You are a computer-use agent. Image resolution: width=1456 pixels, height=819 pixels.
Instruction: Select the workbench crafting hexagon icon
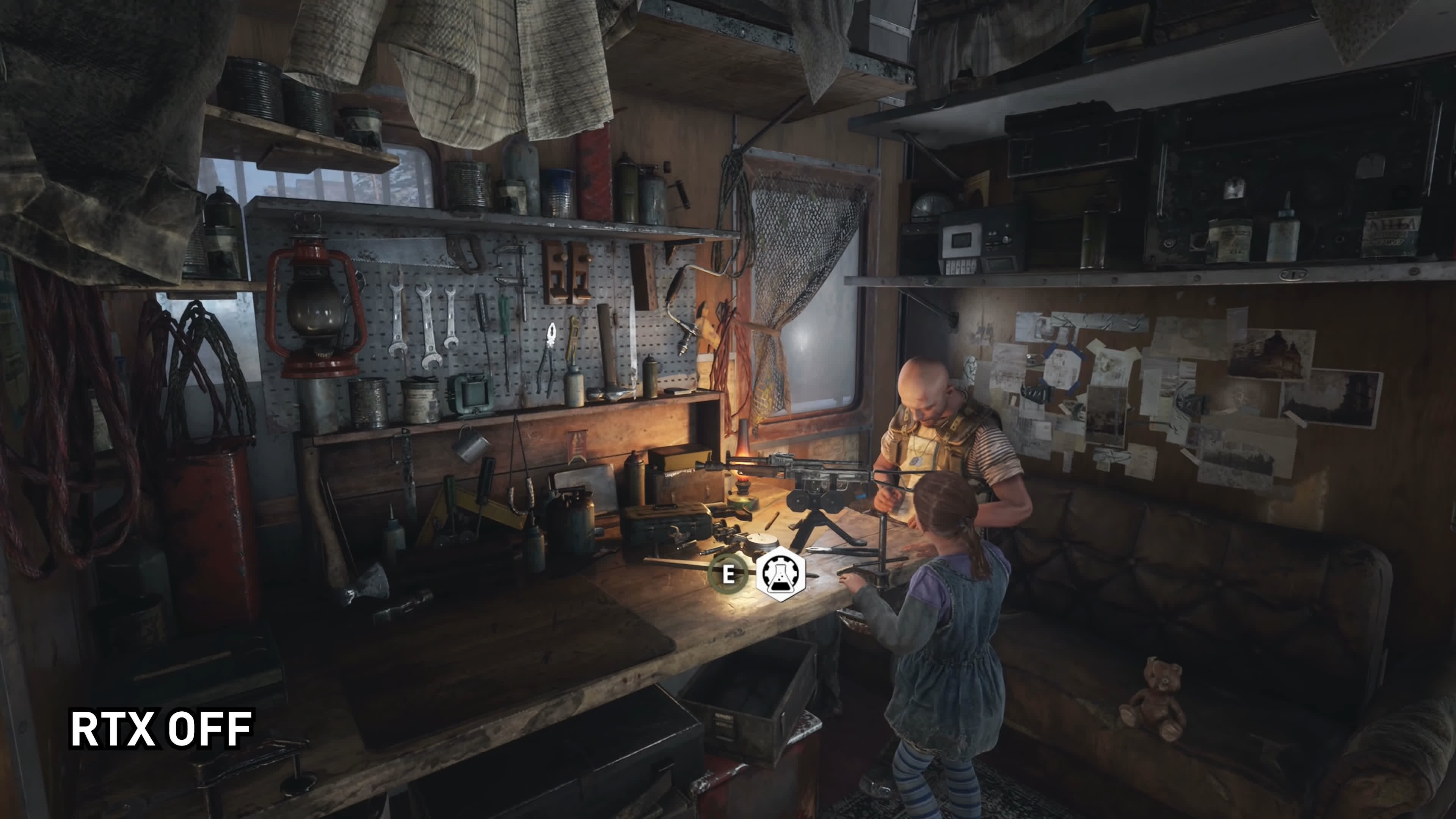(x=781, y=574)
